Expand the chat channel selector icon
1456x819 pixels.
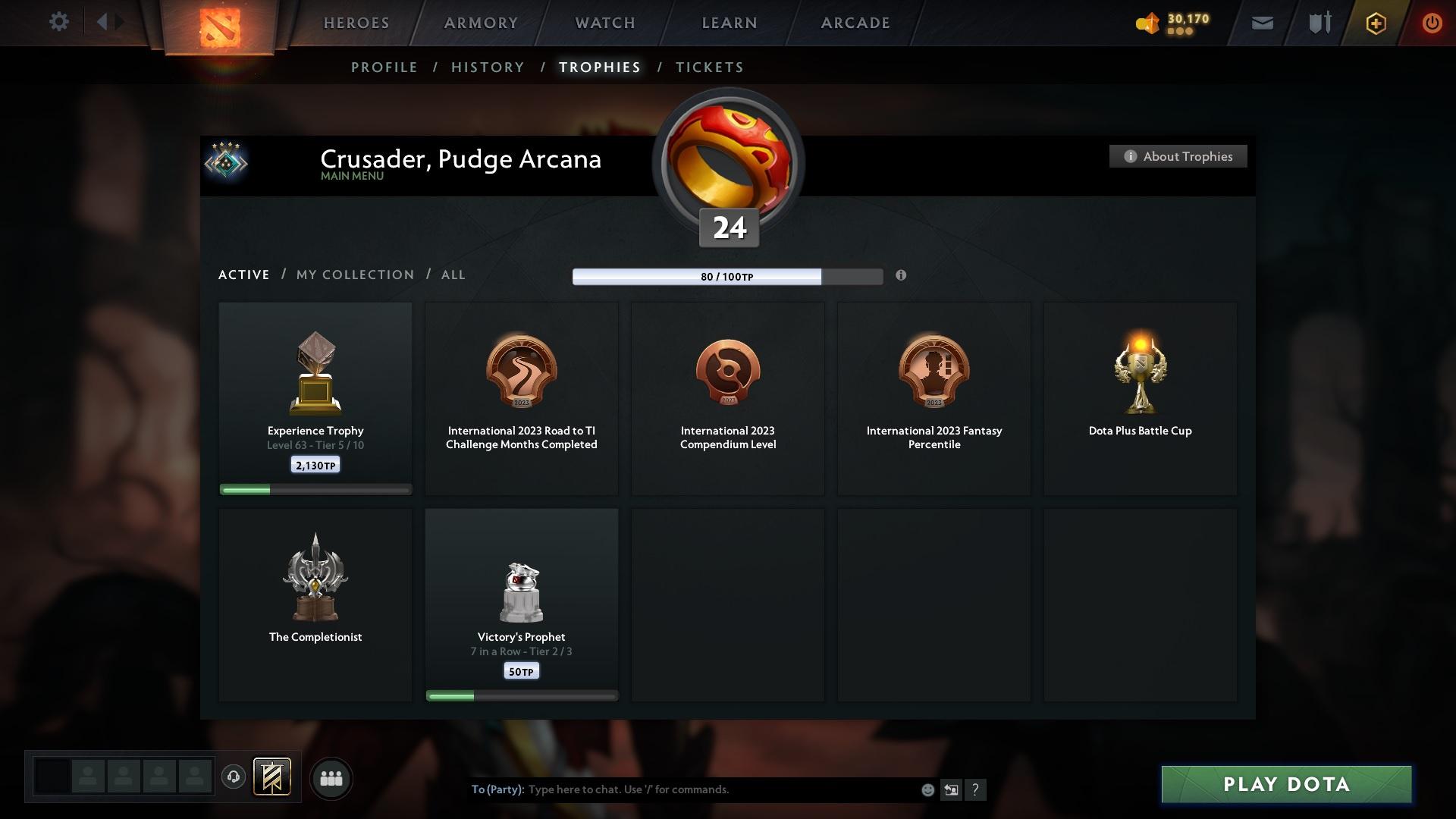coord(951,789)
